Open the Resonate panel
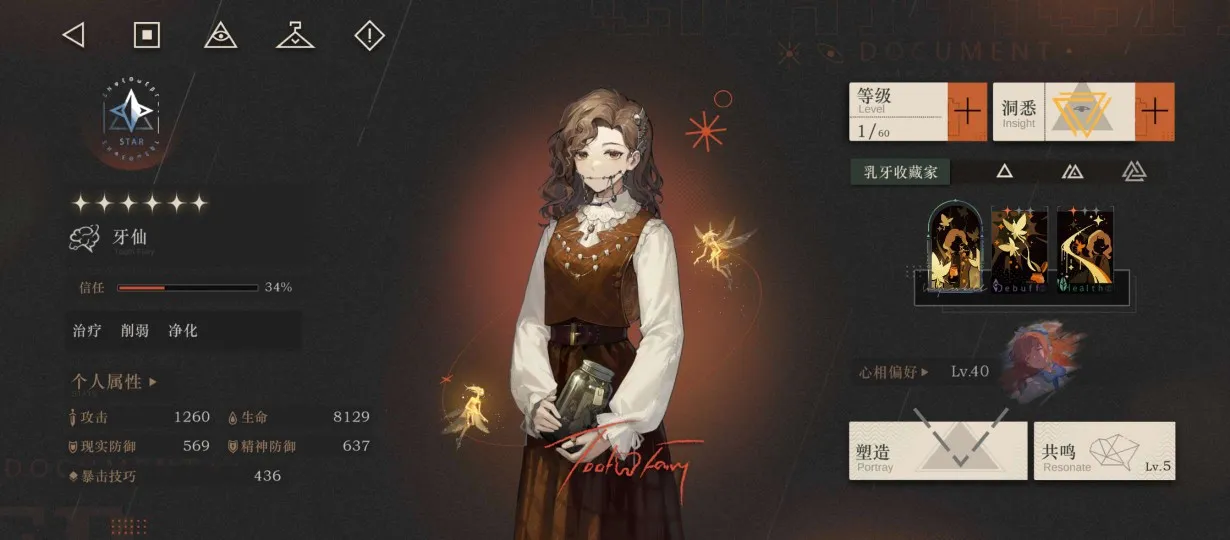 (1104, 451)
